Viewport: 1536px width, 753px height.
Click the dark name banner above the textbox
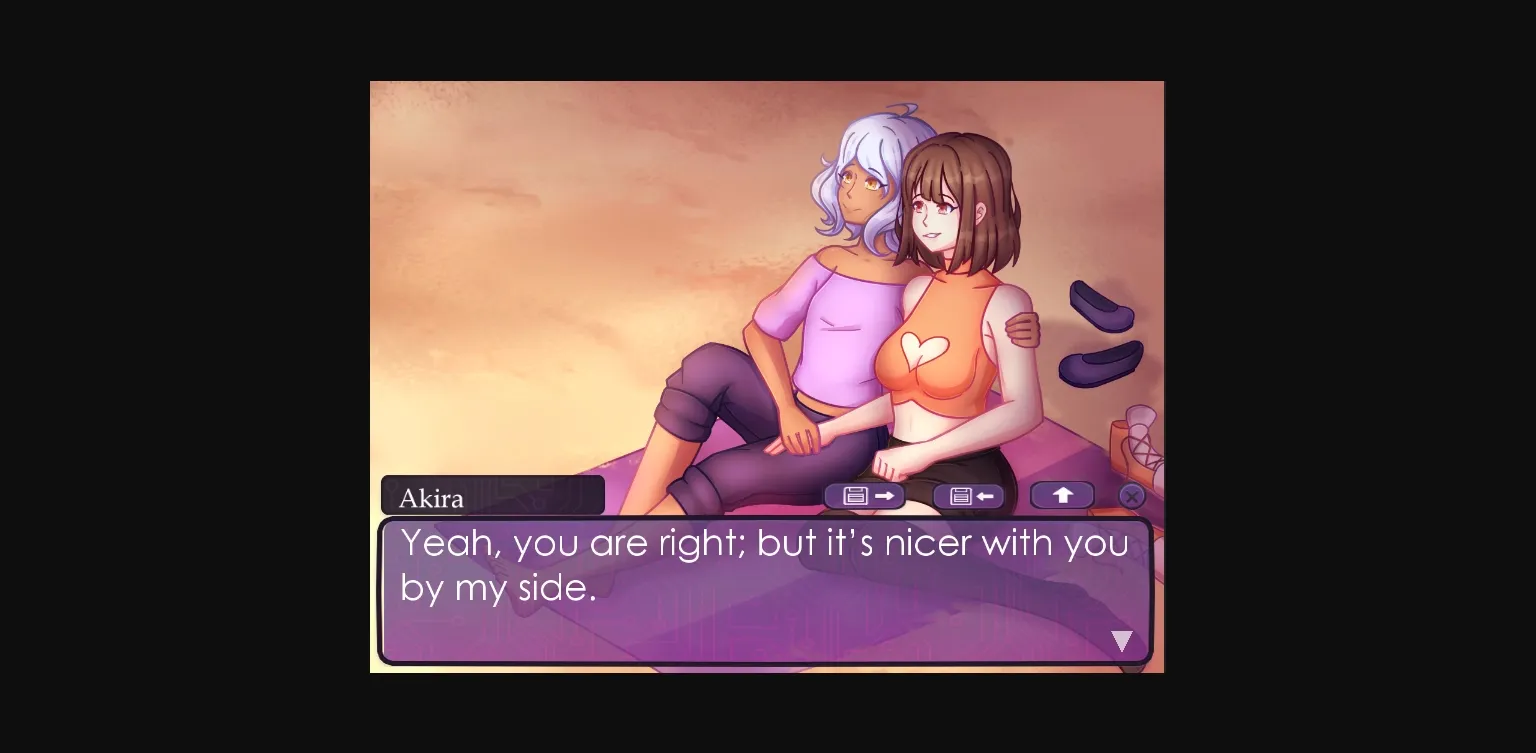[520, 494]
